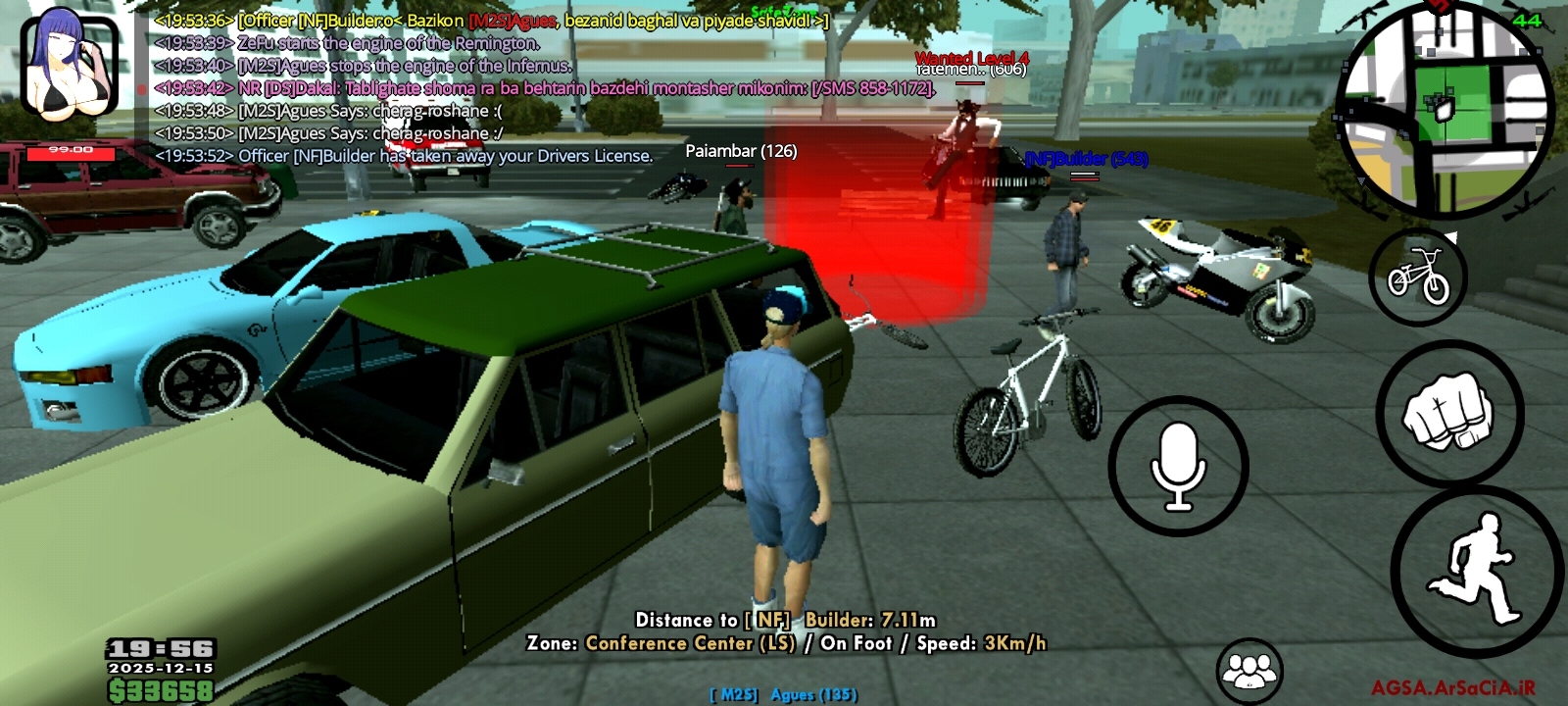
Task: Select the Drivers License chat message
Action: click(x=402, y=154)
